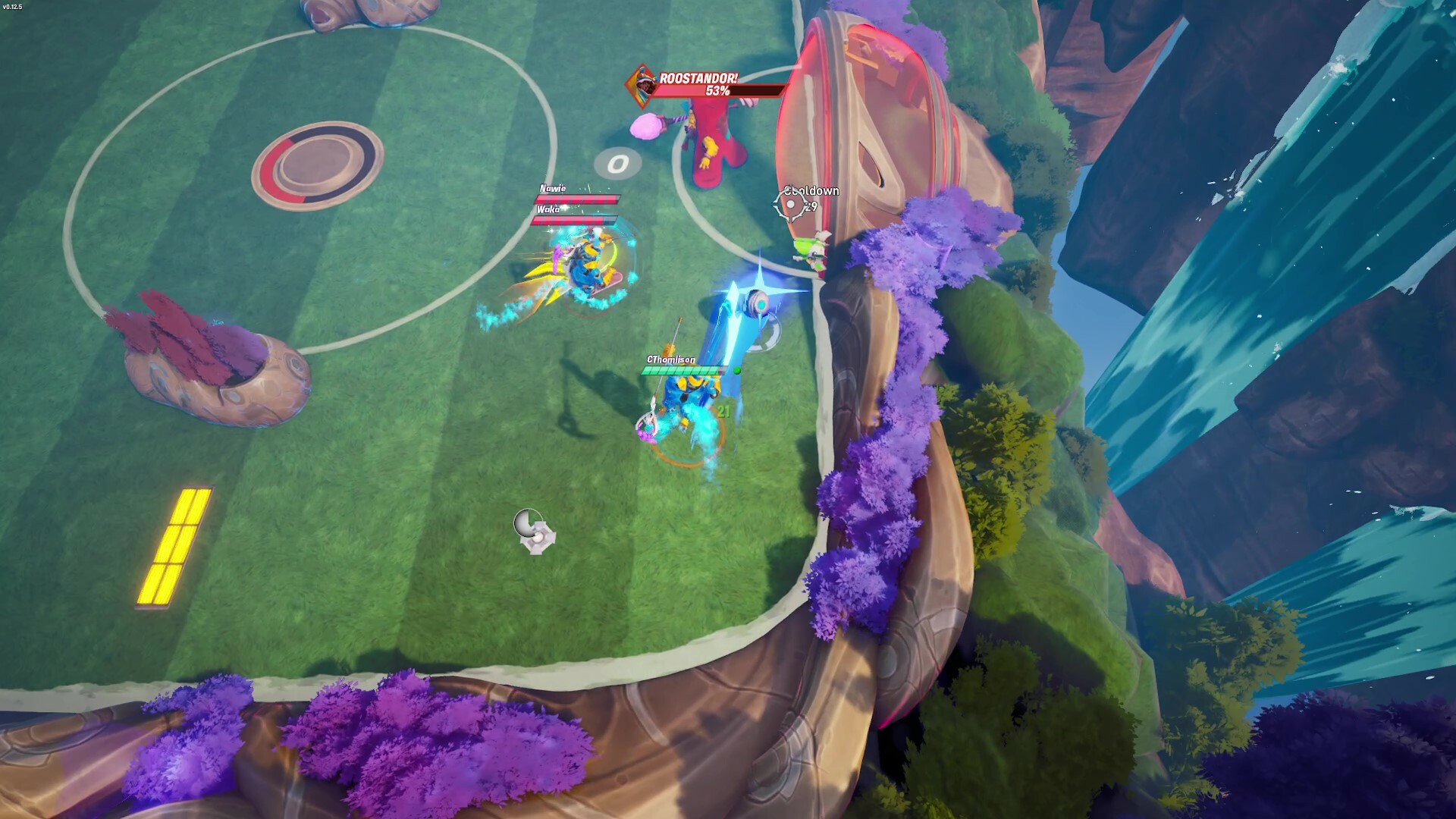
Task: Expand the damage counter showing 21
Action: [x=723, y=412]
